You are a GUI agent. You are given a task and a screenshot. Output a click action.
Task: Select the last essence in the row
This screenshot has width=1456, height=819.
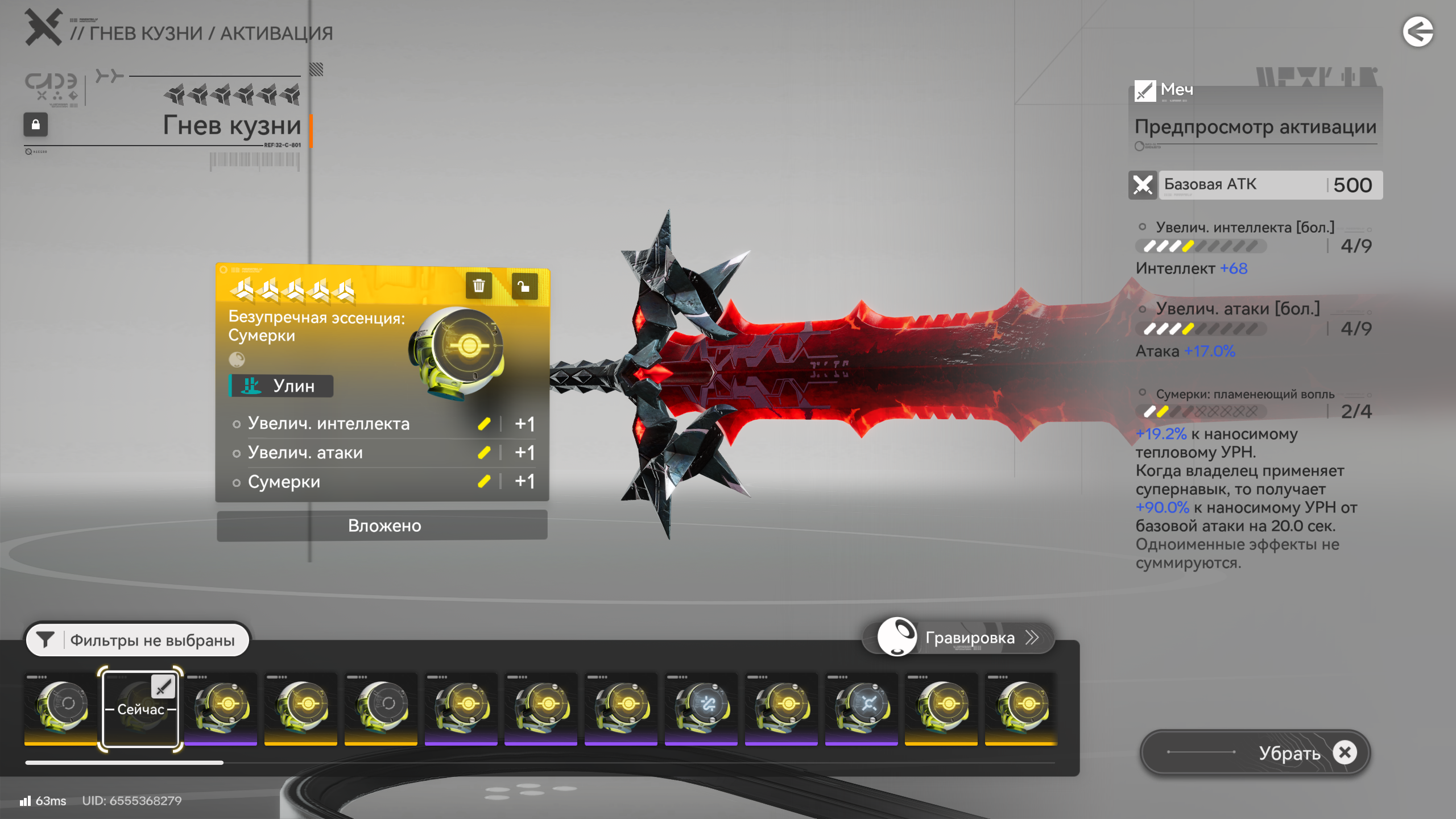coord(1021,707)
